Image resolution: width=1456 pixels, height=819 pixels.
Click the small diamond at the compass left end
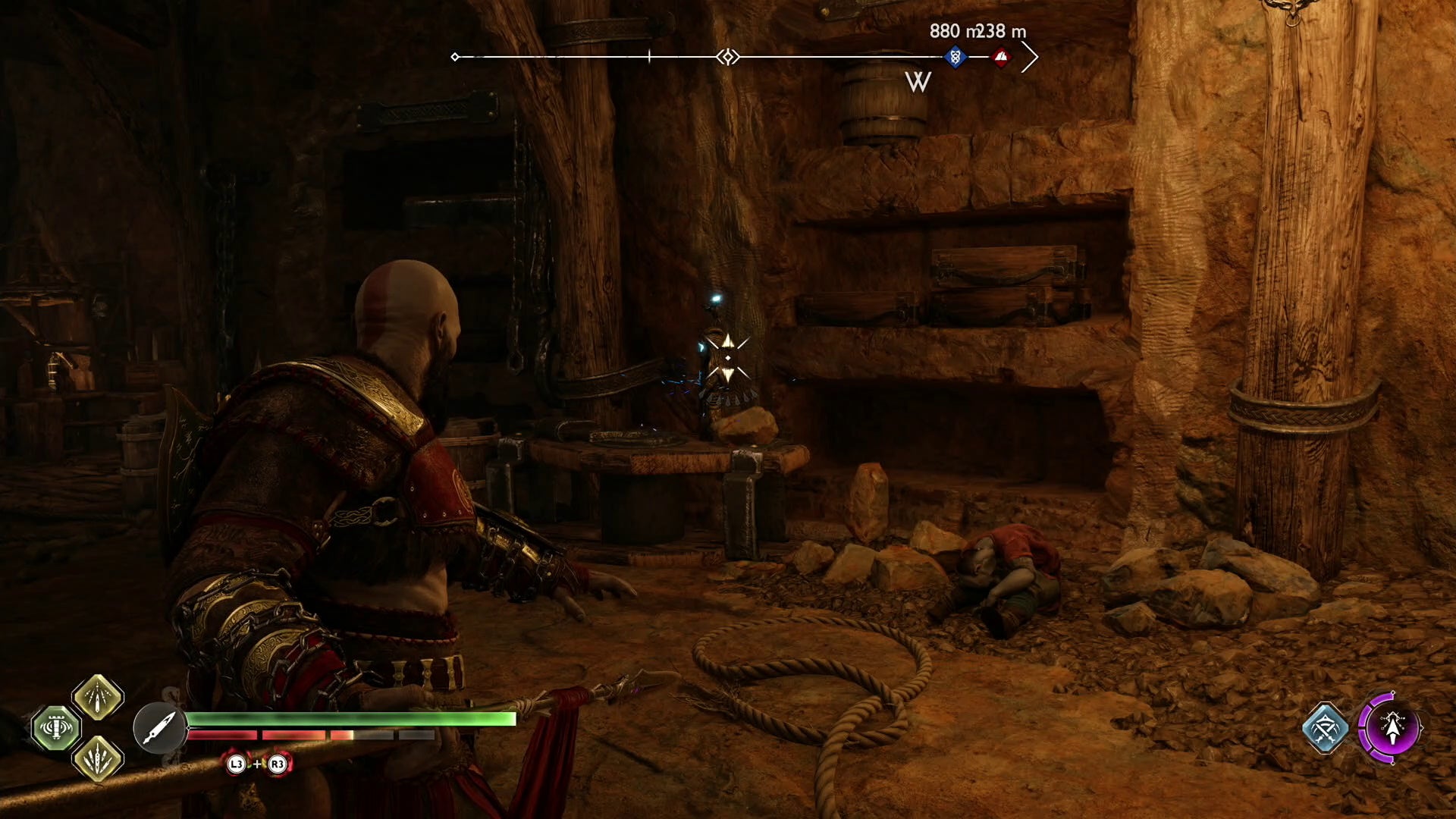click(x=455, y=55)
